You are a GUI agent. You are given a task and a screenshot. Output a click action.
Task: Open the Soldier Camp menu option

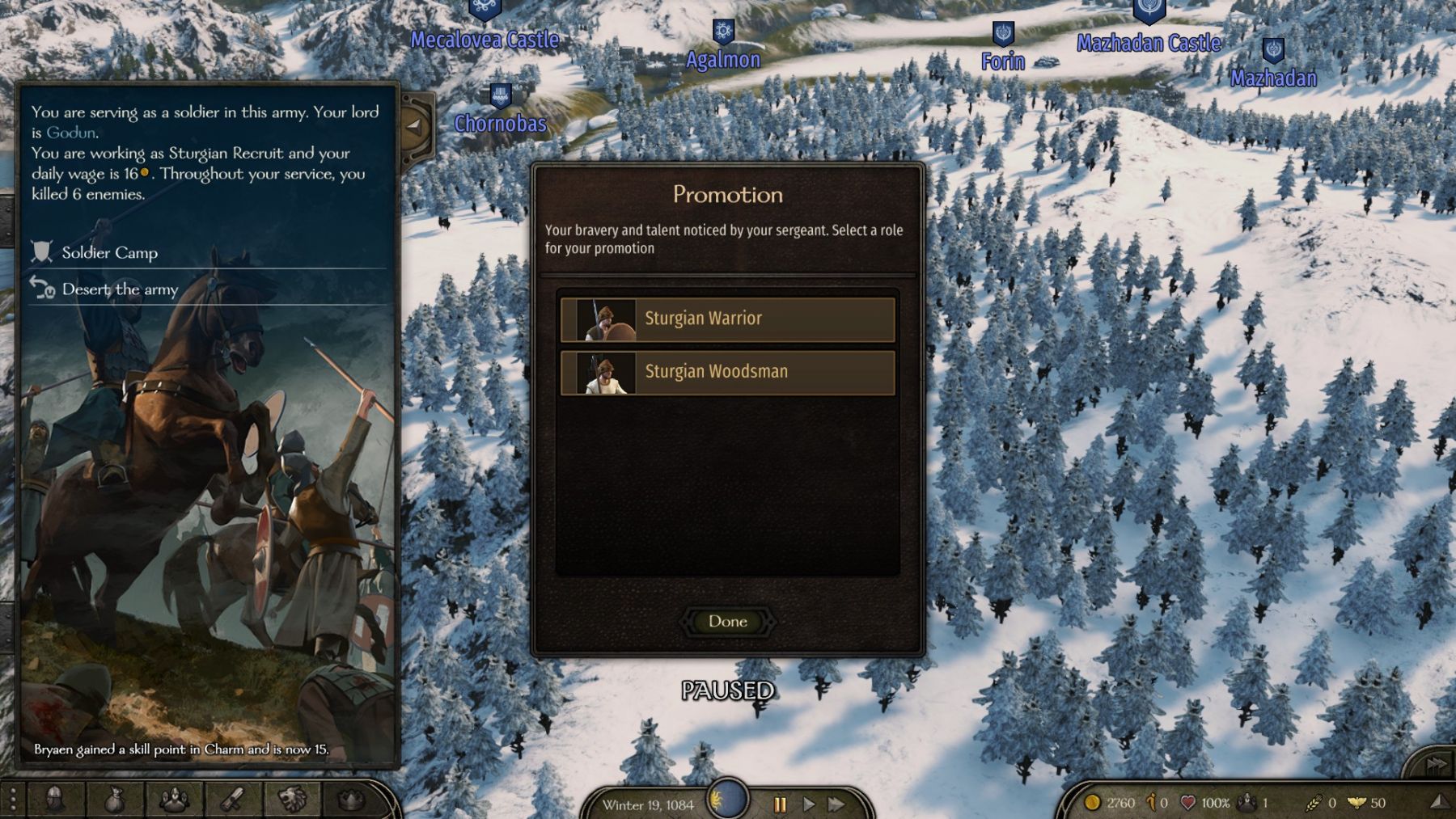click(x=110, y=253)
